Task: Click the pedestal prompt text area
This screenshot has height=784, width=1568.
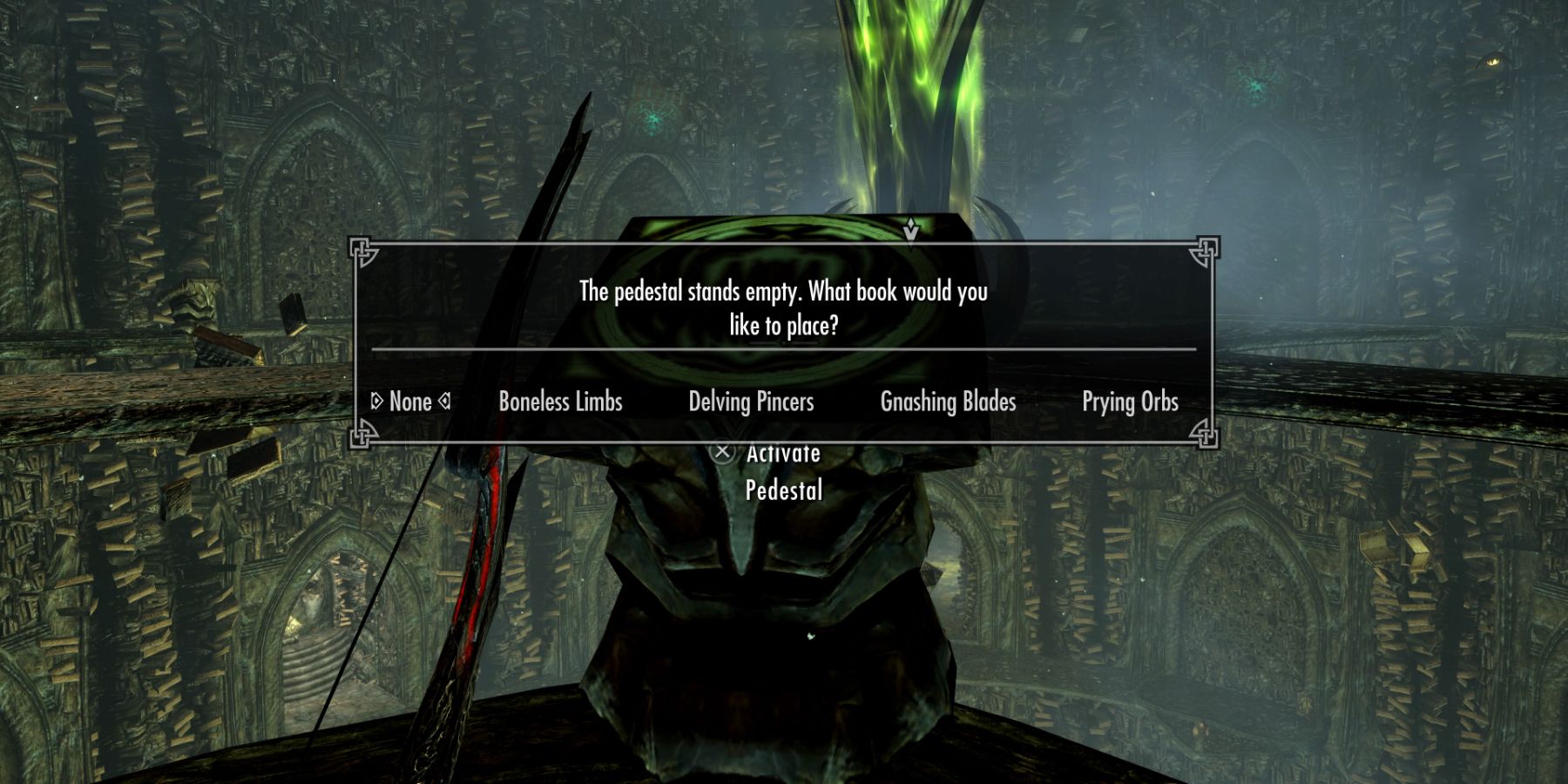Action: [784, 309]
